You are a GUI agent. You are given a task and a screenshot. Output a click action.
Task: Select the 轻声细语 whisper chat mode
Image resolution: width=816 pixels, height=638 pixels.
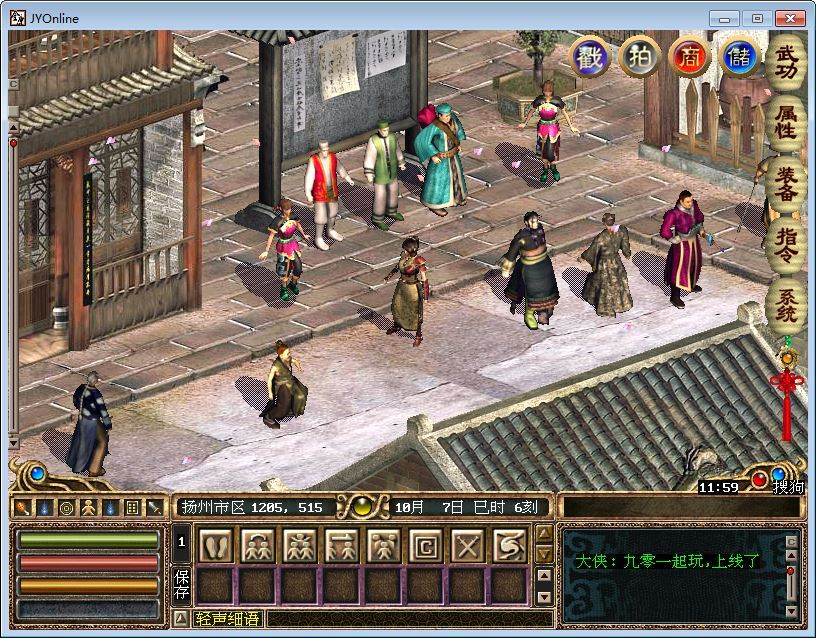[x=227, y=619]
